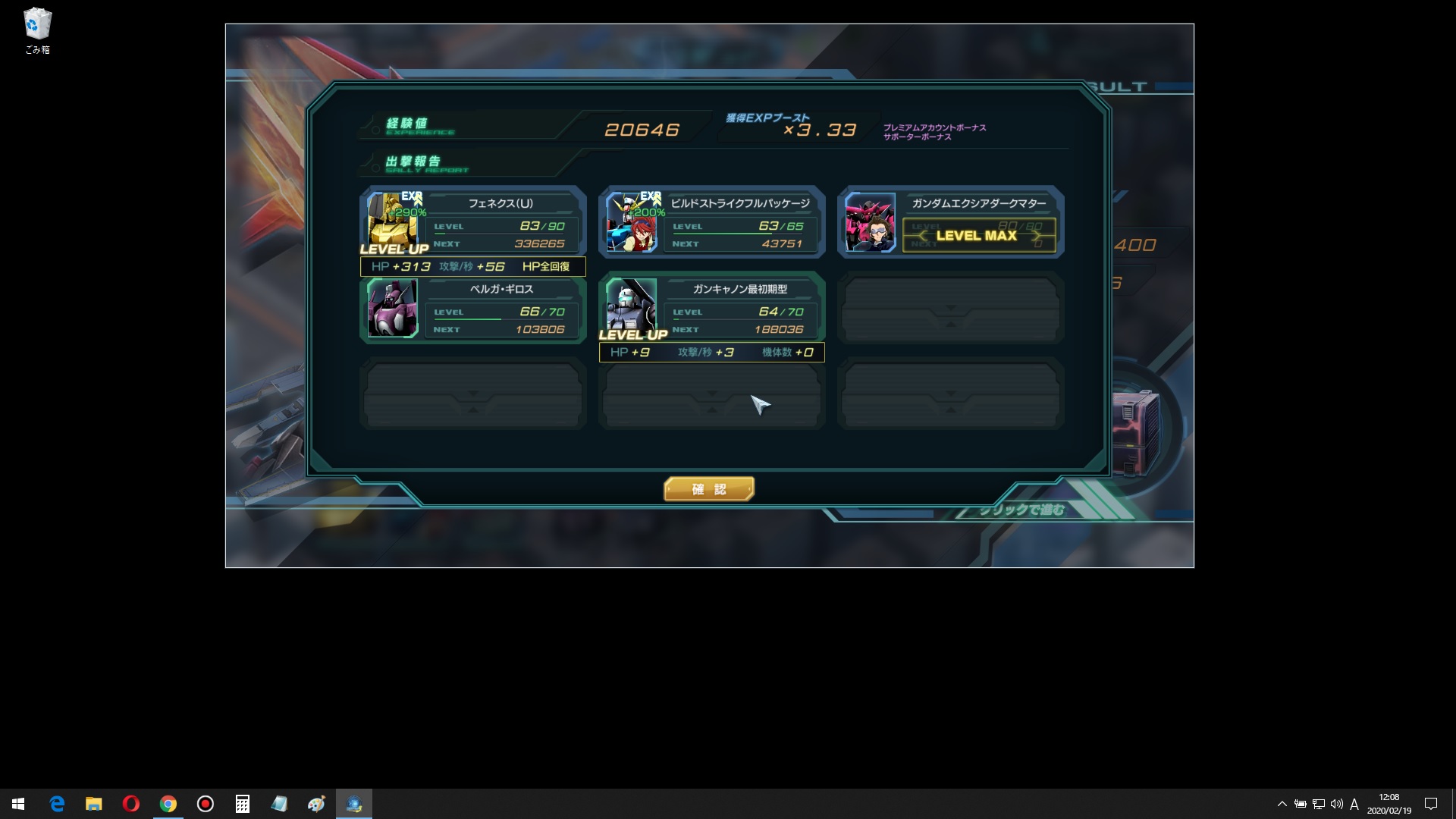
Task: Select the ビルドストライクフルパッケージ unit card
Action: (x=711, y=222)
